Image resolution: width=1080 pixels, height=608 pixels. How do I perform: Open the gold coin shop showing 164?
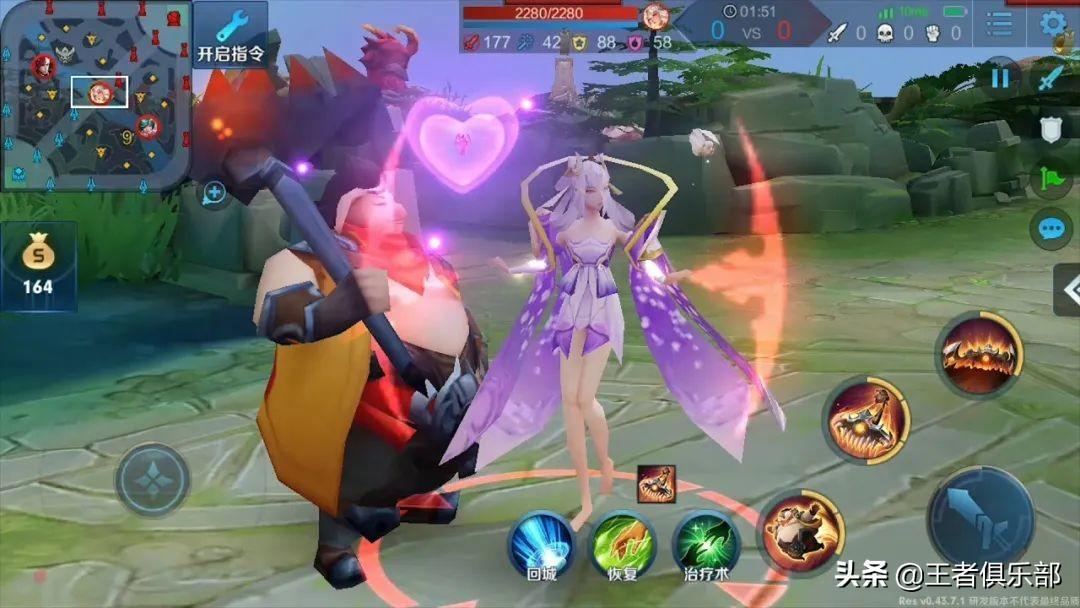(38, 266)
